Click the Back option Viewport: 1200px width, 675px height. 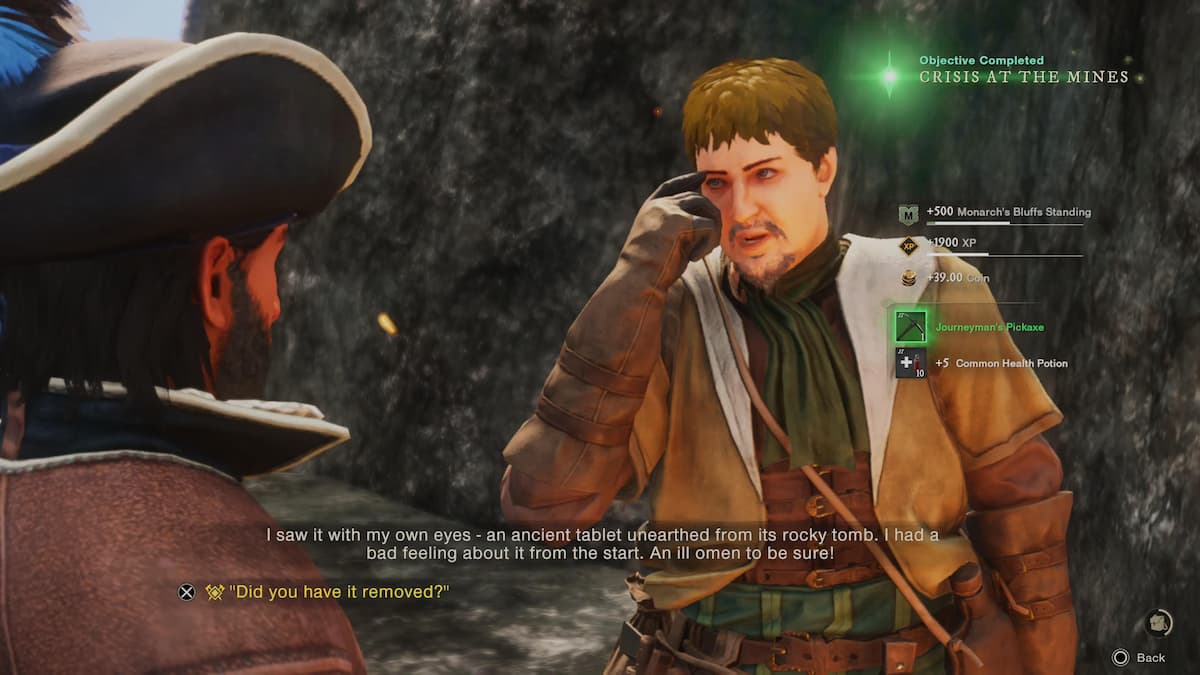pyautogui.click(x=1140, y=657)
